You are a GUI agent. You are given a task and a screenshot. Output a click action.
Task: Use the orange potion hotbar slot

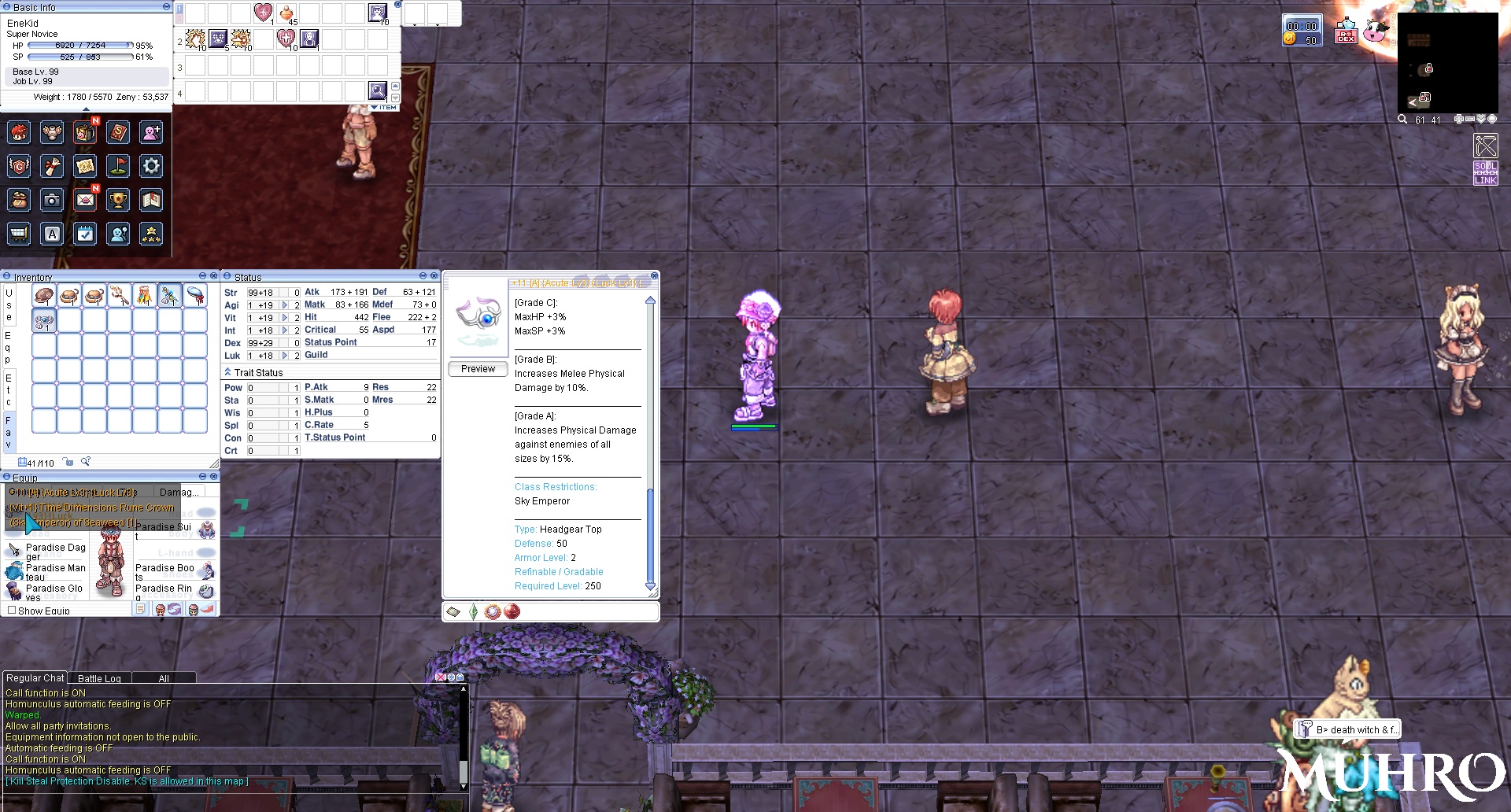click(286, 13)
